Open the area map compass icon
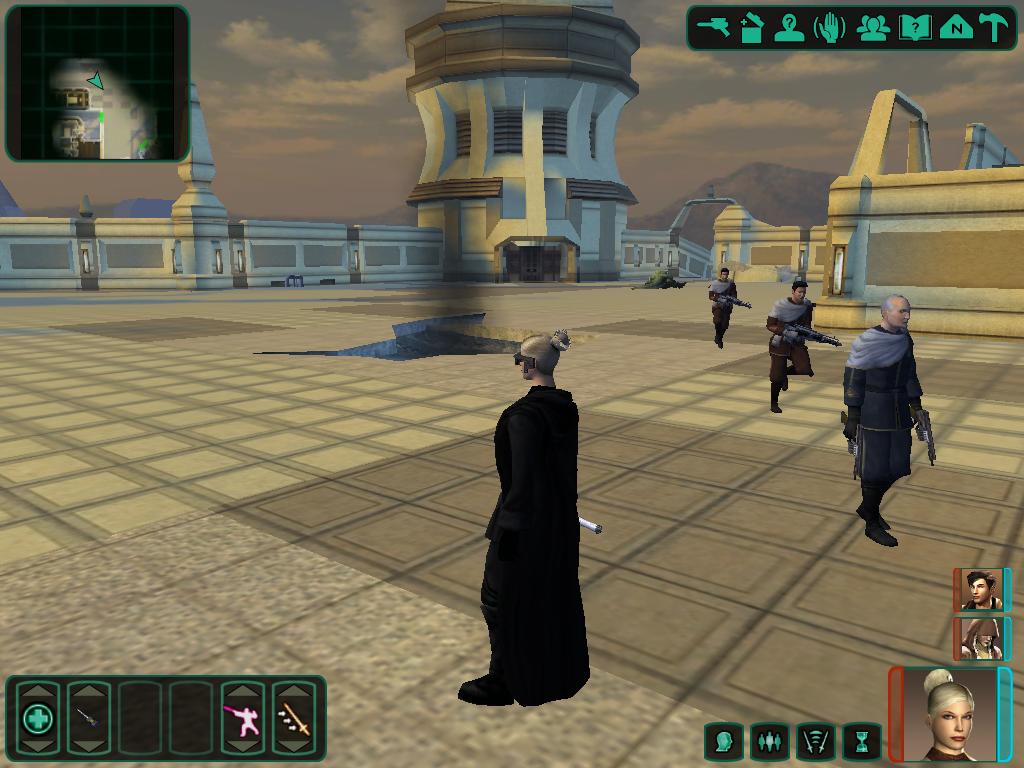 (x=956, y=28)
